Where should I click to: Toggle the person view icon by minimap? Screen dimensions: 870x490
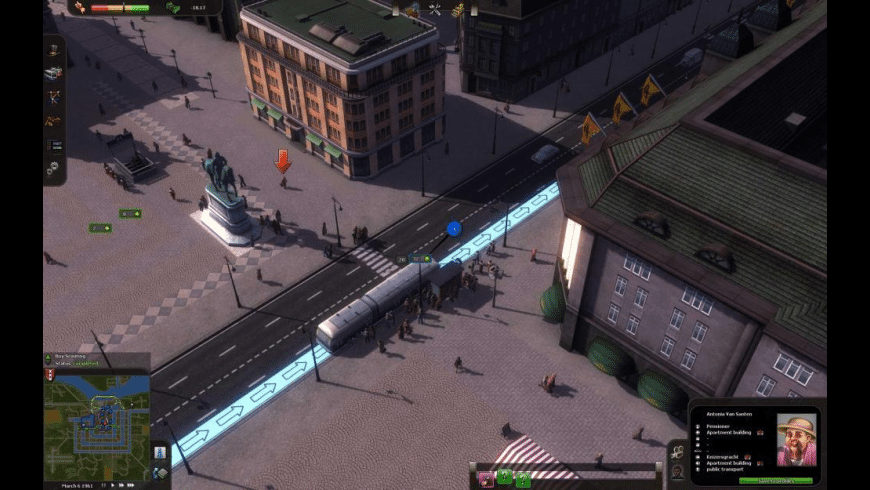coord(160,452)
